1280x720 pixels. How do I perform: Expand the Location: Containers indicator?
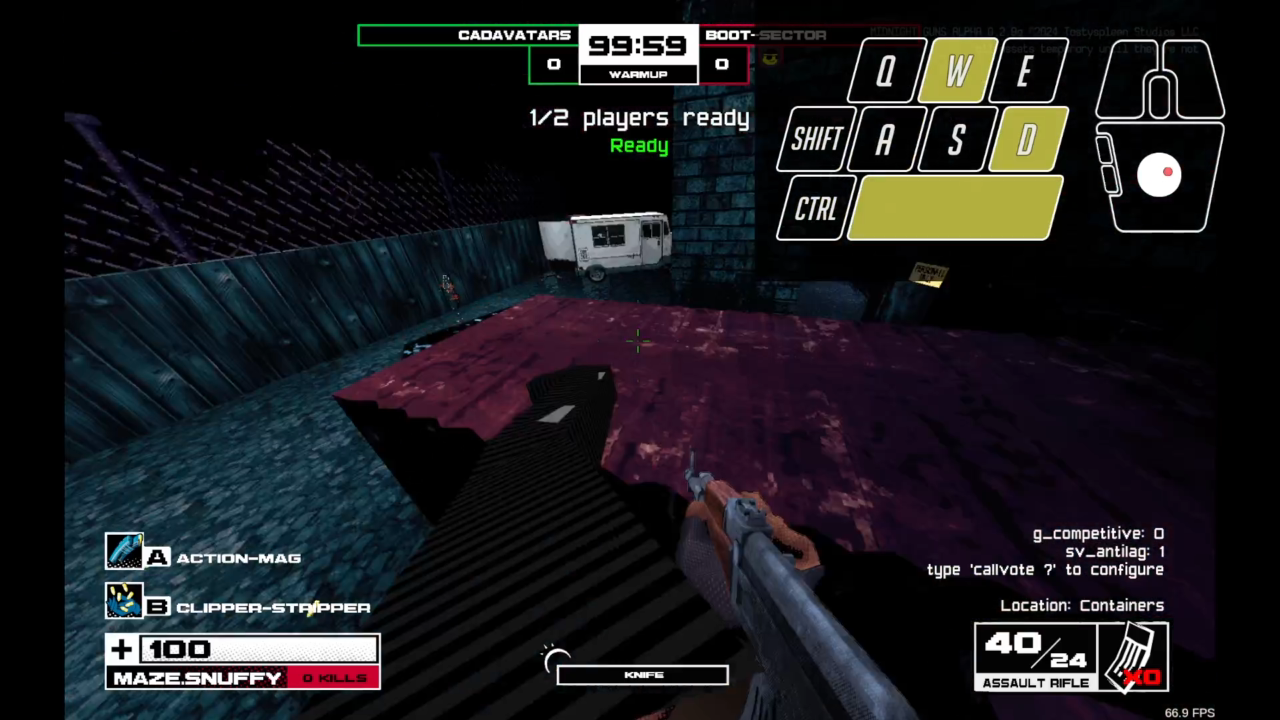click(x=1083, y=605)
